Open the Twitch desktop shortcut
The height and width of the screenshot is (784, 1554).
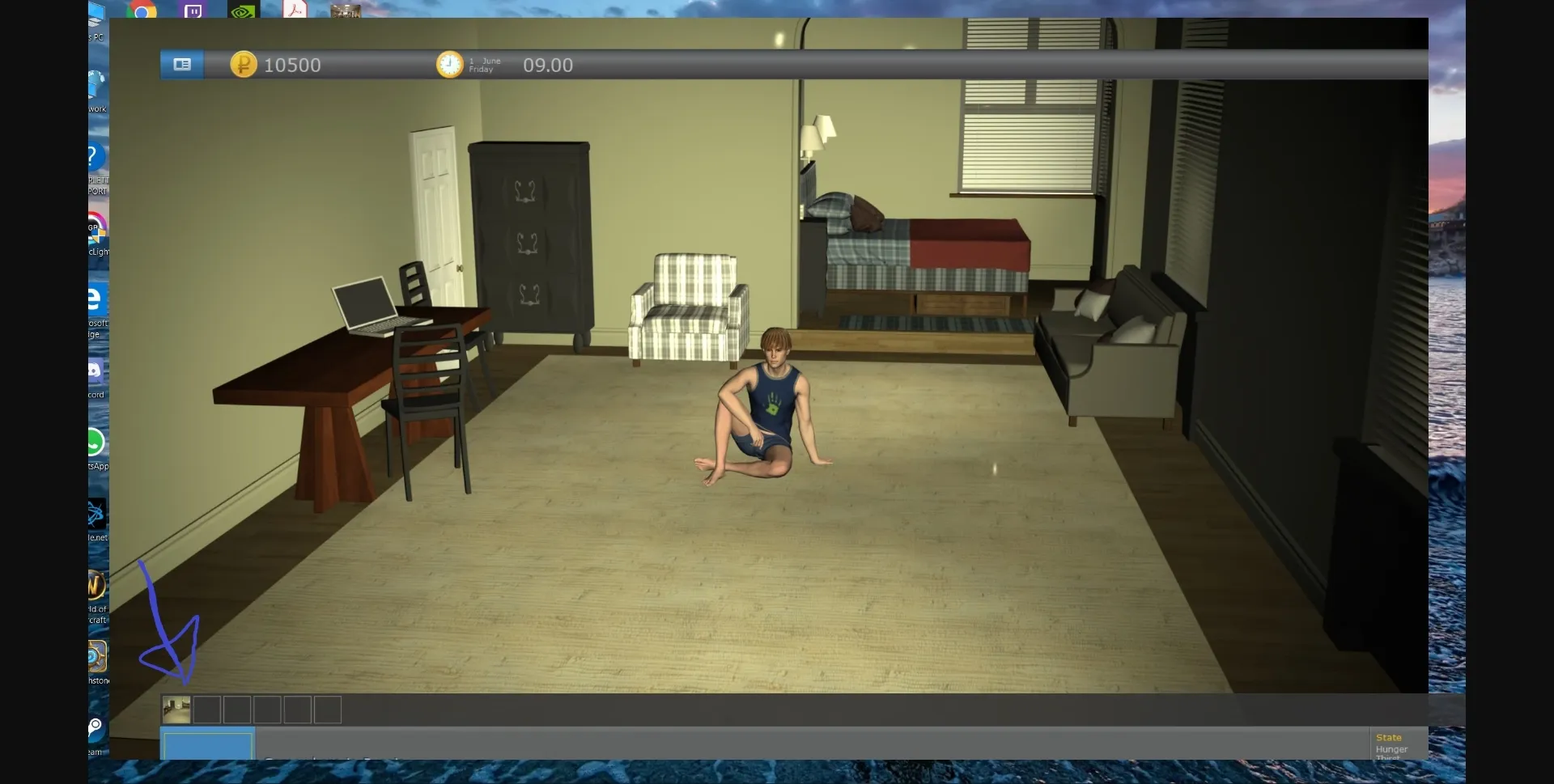193,11
